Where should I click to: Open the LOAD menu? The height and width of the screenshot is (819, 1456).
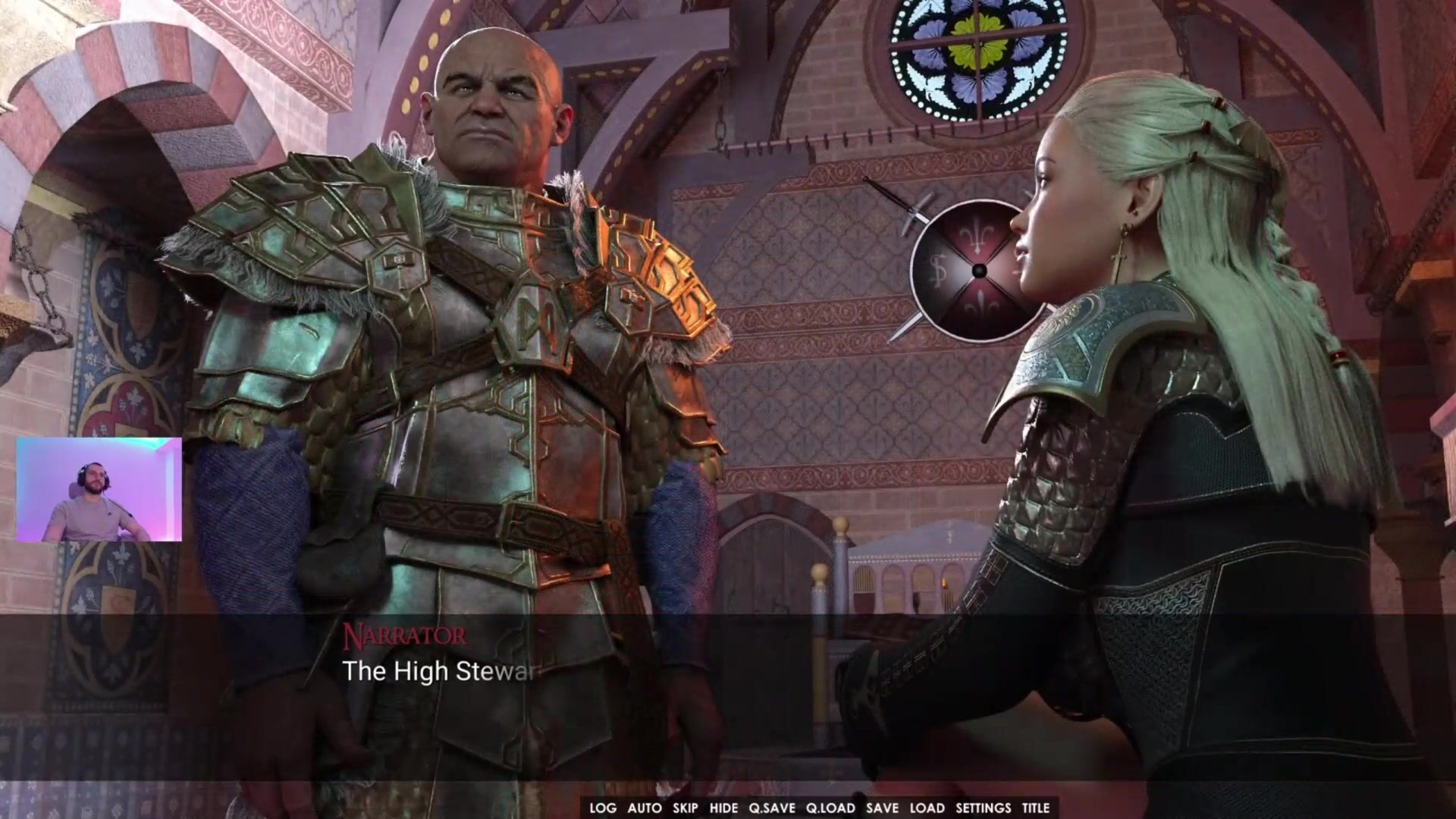927,808
